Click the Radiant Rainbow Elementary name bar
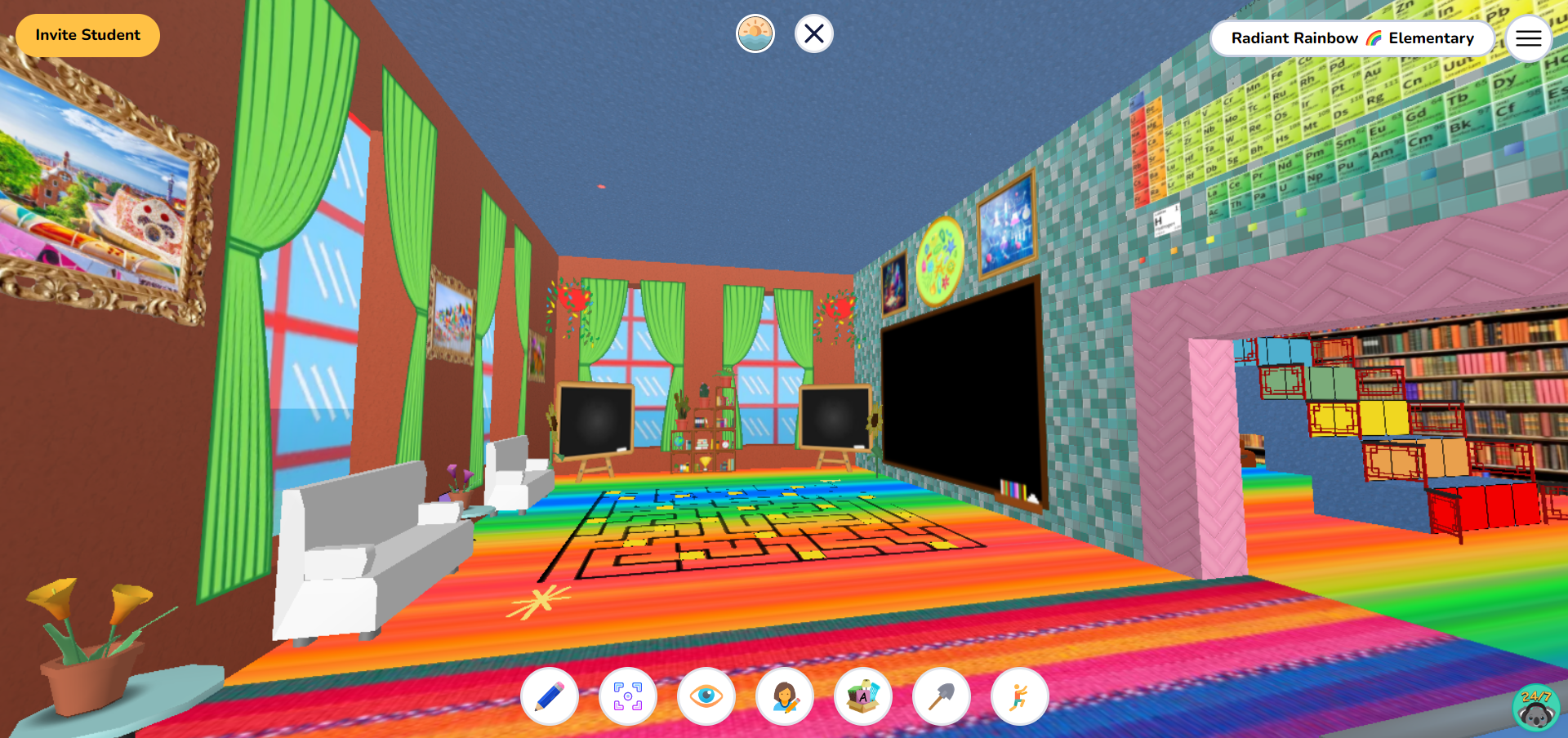Viewport: 1568px width, 738px height. click(1352, 38)
